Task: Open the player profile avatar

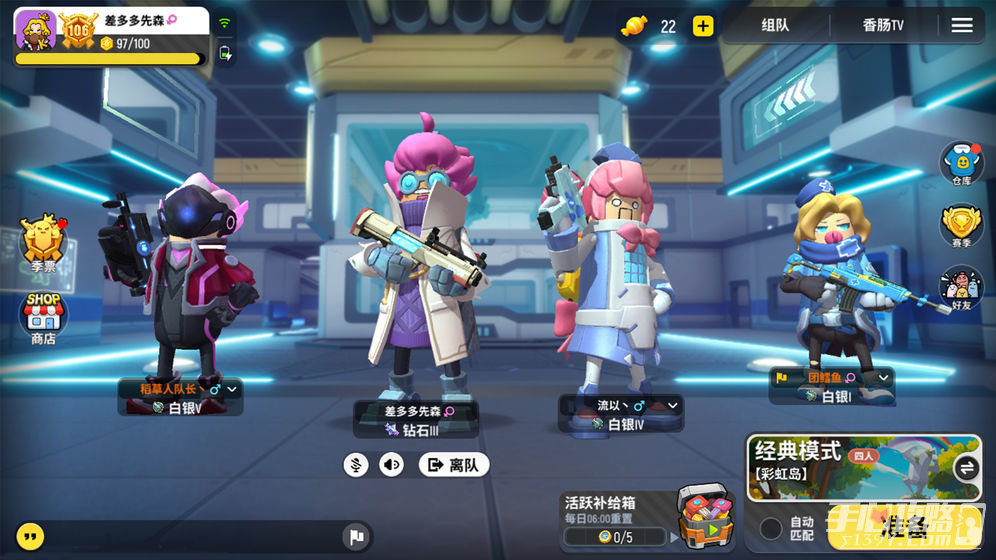Action: point(35,30)
